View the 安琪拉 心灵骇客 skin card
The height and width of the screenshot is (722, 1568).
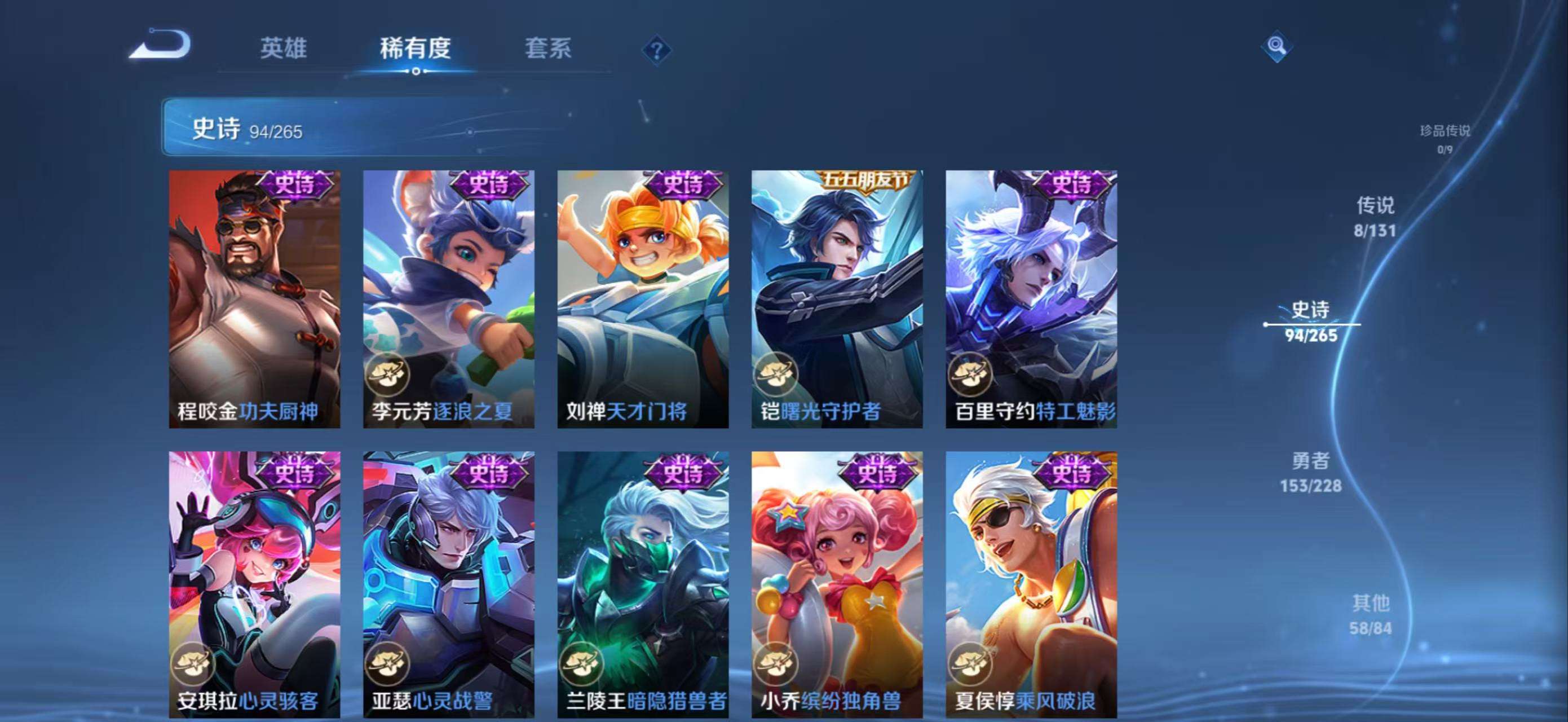coord(254,584)
